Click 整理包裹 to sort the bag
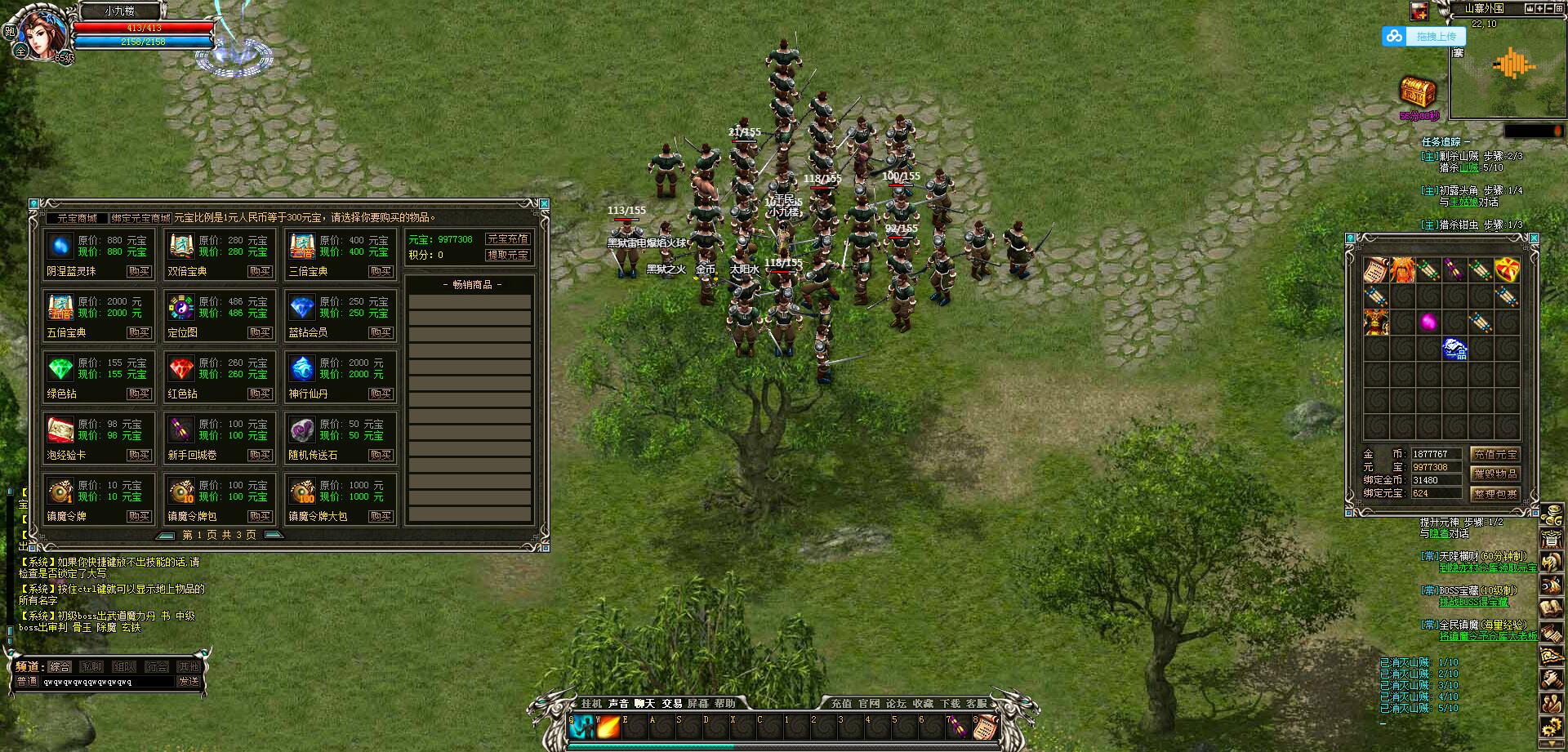 (x=1494, y=493)
